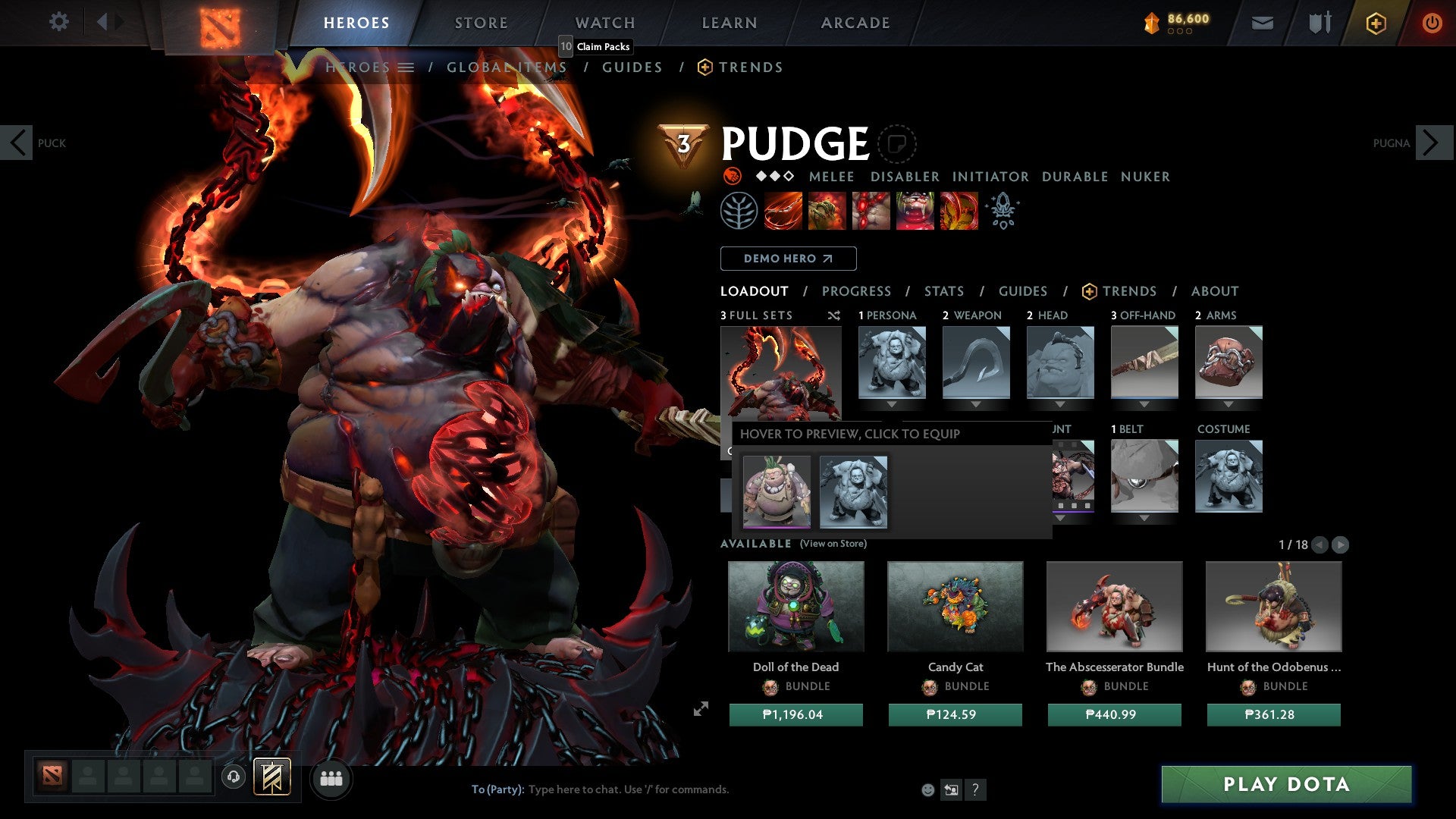Toggle the shuffle full sets option
Image resolution: width=1456 pixels, height=819 pixels.
pos(833,316)
